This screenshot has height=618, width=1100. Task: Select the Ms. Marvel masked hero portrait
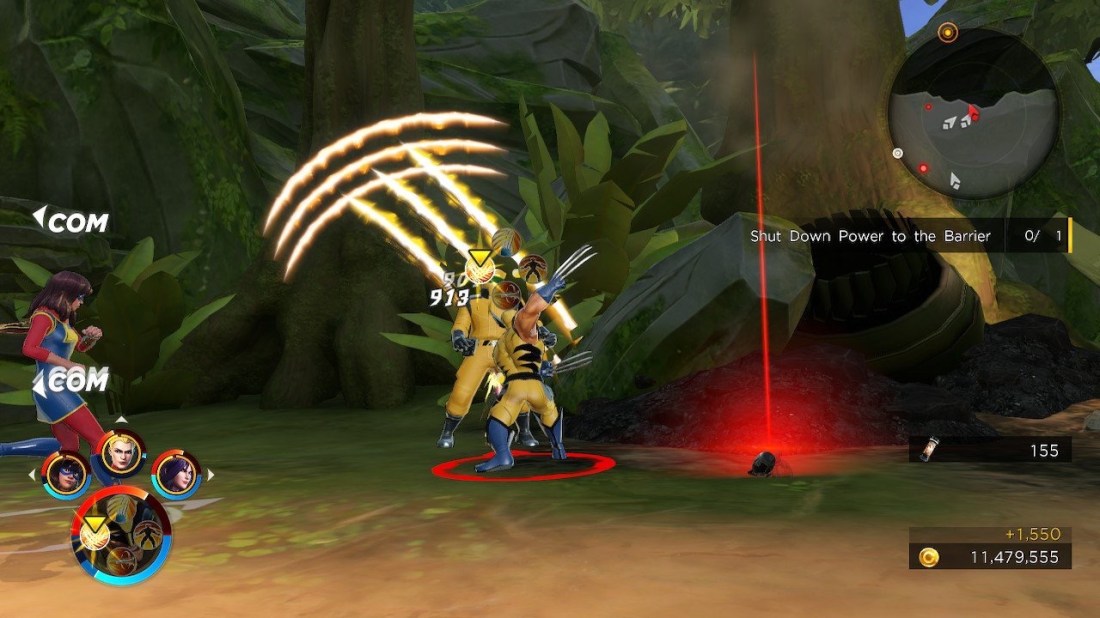66,475
